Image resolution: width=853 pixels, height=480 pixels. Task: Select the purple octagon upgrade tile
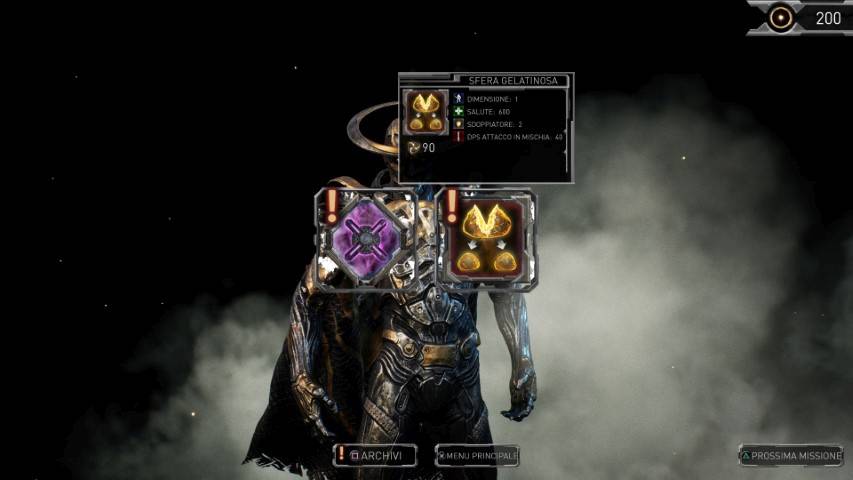365,237
